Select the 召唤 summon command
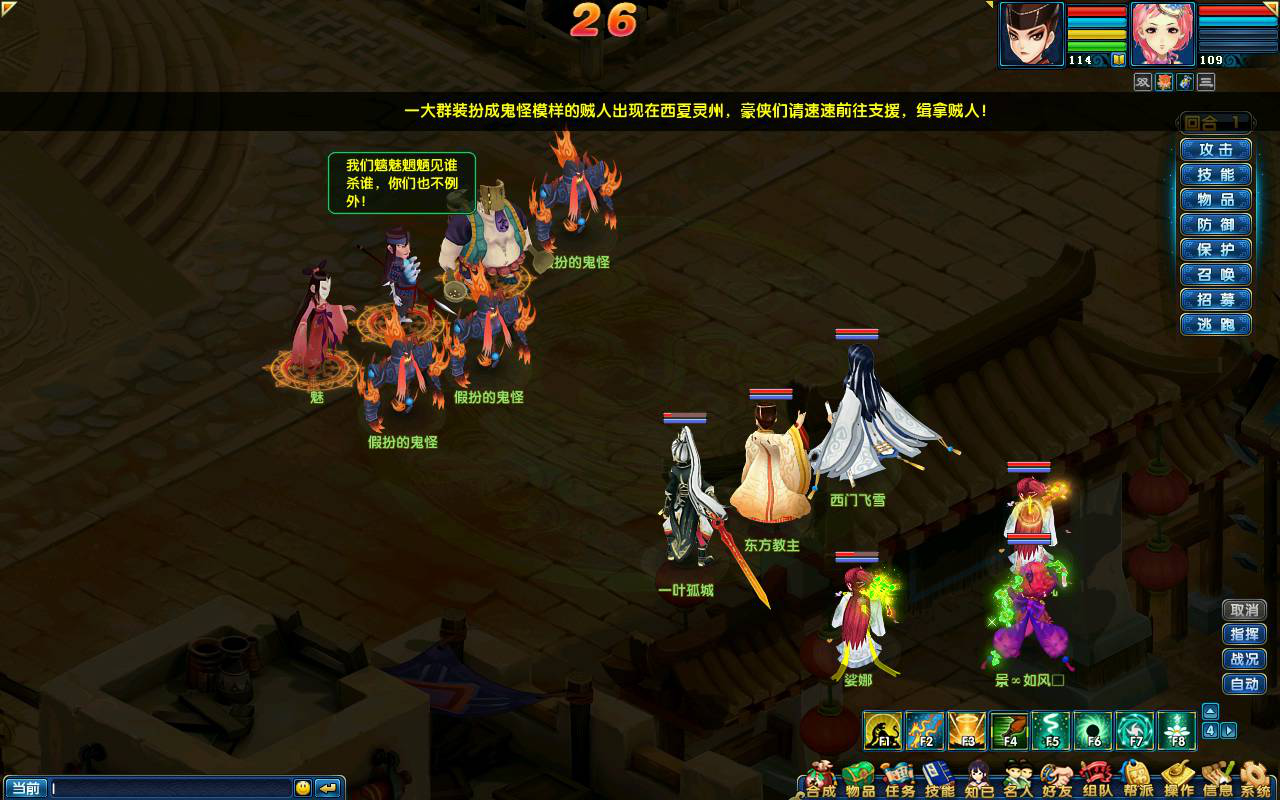The height and width of the screenshot is (800, 1280). tap(1215, 275)
